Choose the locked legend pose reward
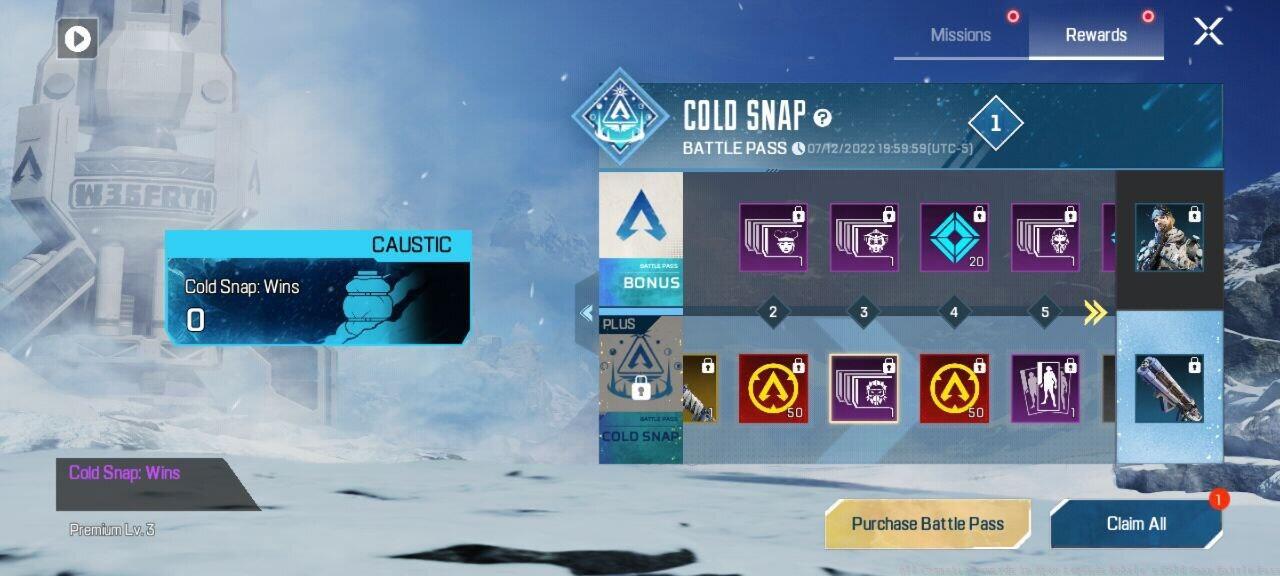The width and height of the screenshot is (1280, 576). click(1045, 388)
